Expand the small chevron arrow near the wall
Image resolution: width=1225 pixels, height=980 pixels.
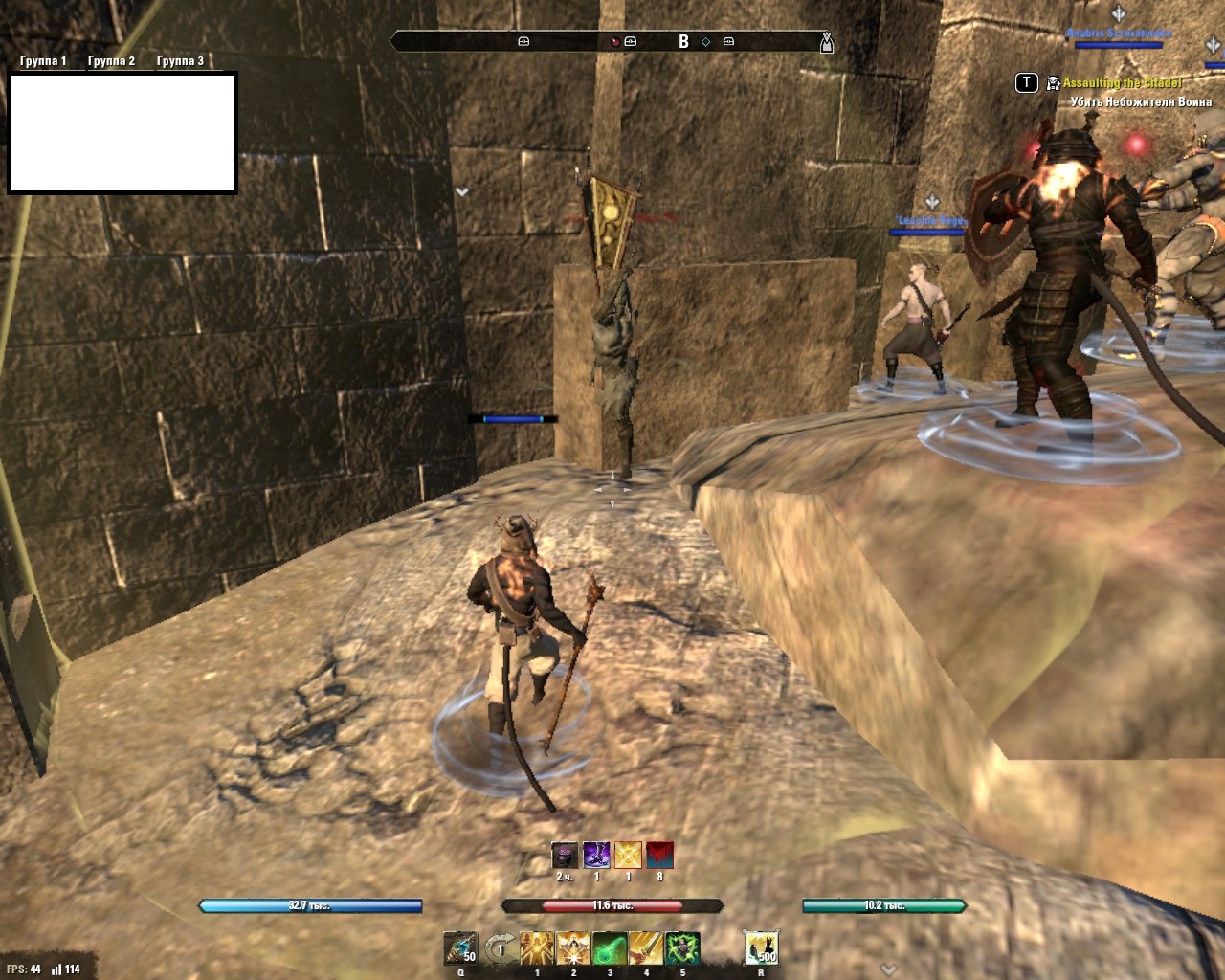pos(462,192)
